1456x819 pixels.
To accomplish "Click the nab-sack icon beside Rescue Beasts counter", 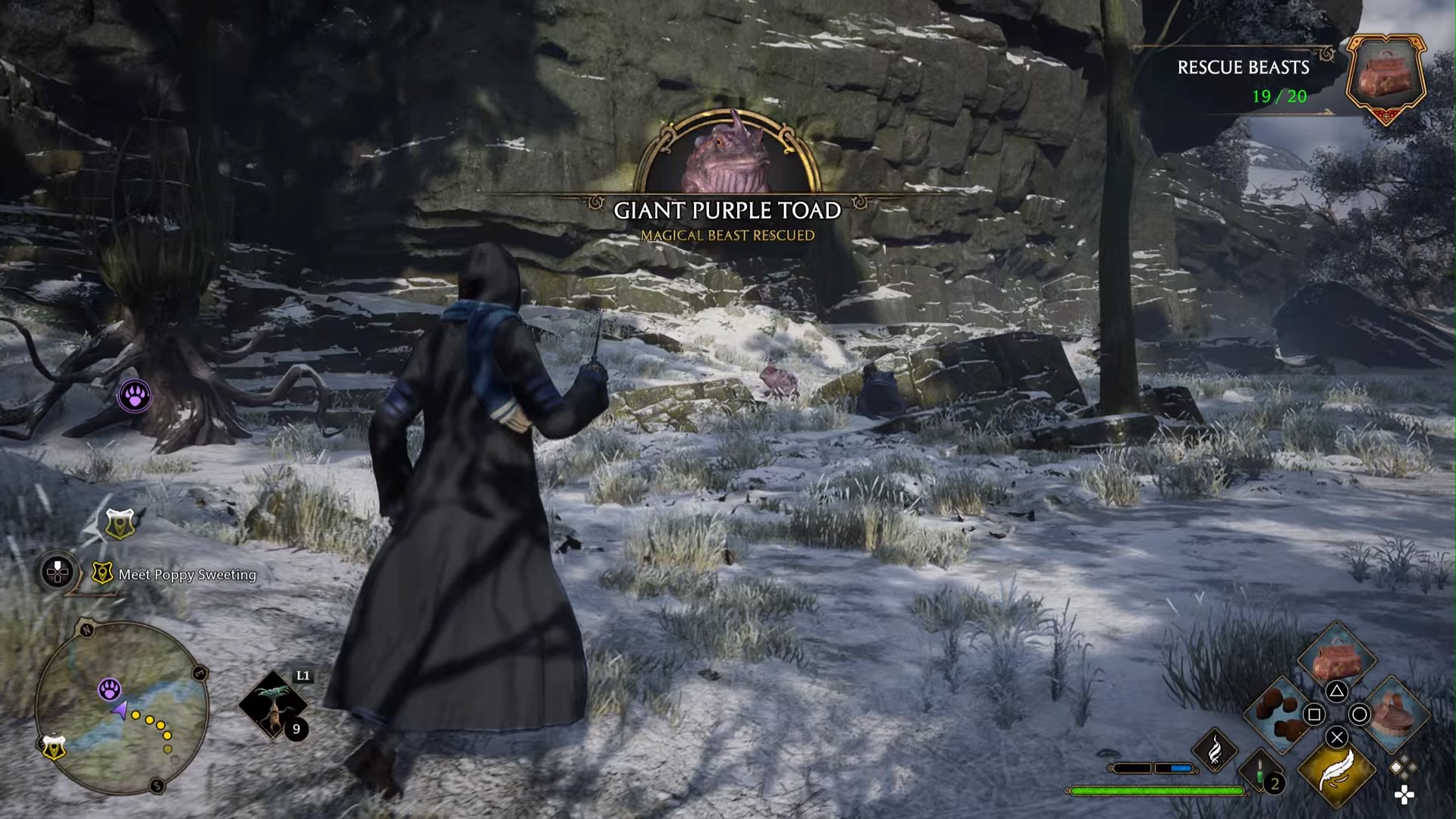I will point(1386,80).
